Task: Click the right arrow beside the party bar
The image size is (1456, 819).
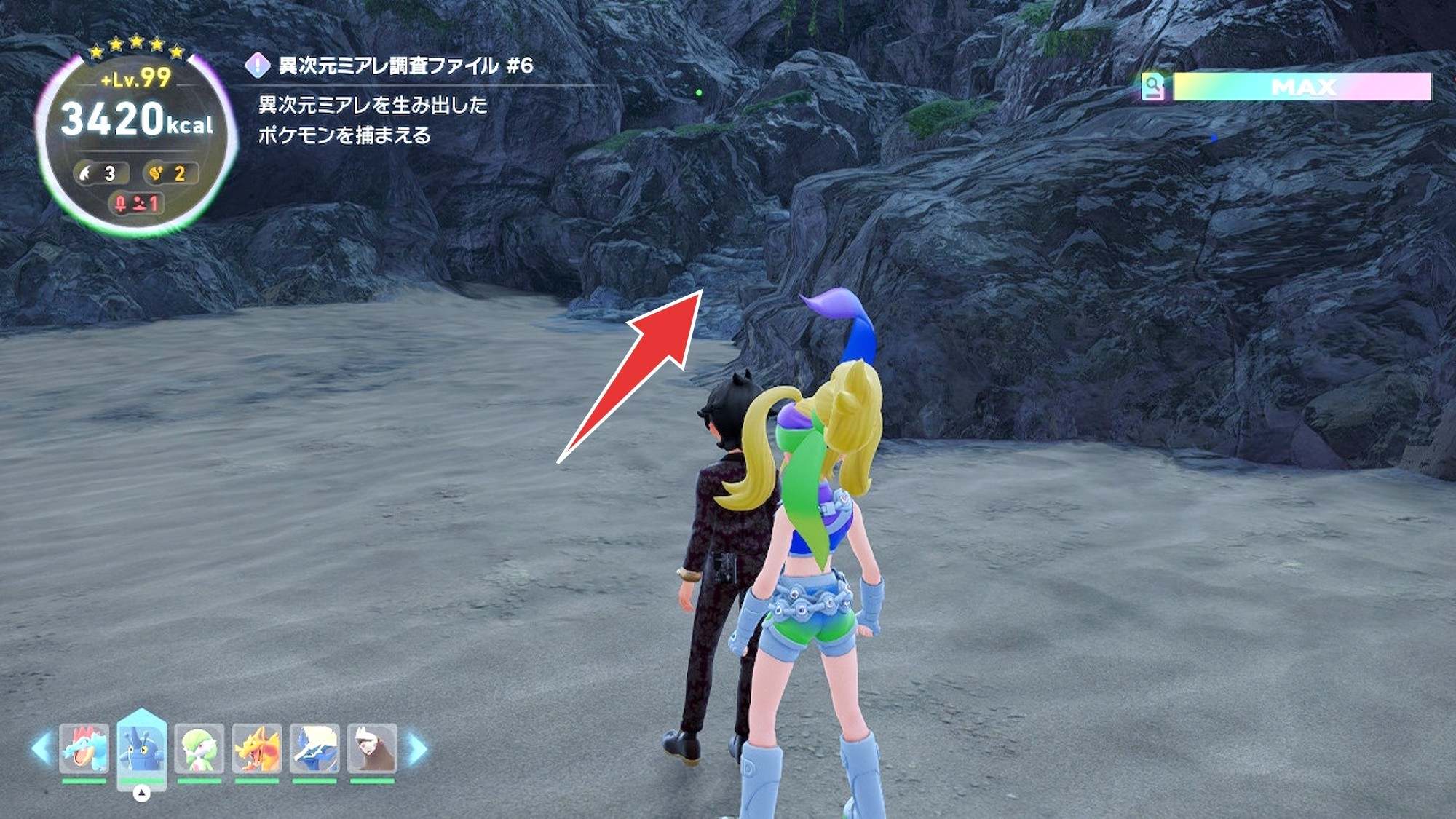Action: pyautogui.click(x=417, y=748)
